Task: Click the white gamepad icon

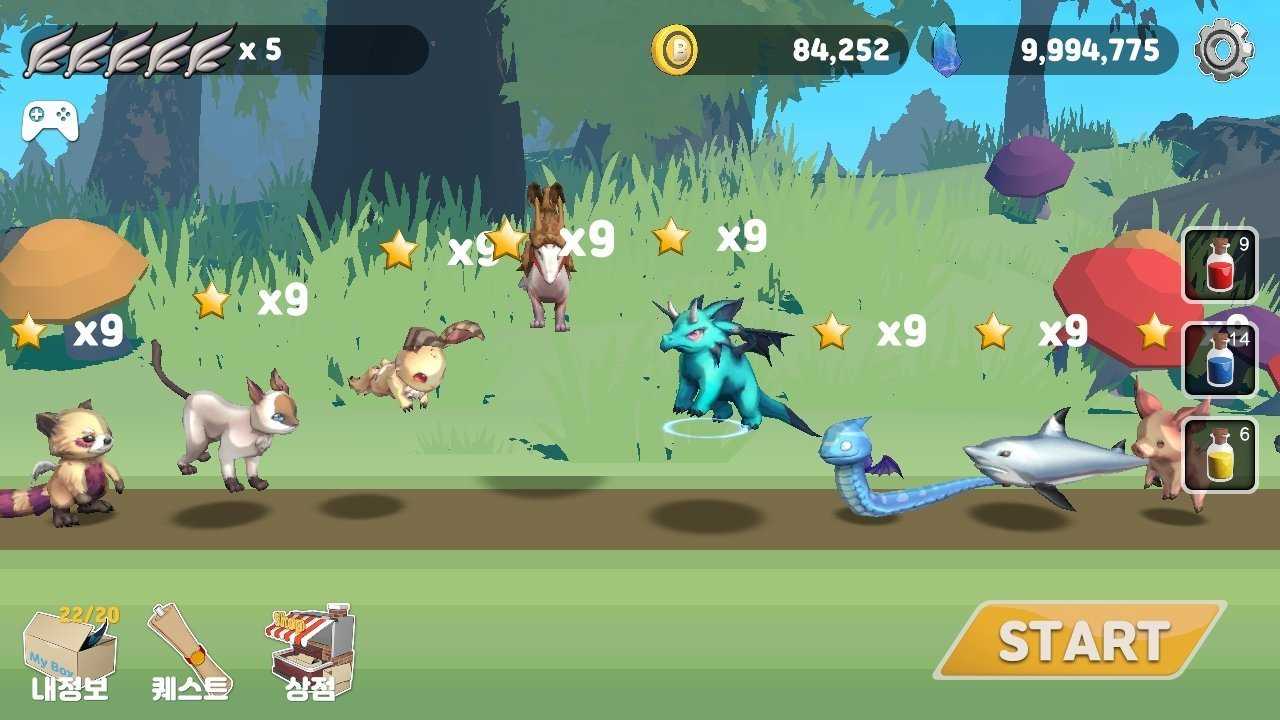Action: 50,121
